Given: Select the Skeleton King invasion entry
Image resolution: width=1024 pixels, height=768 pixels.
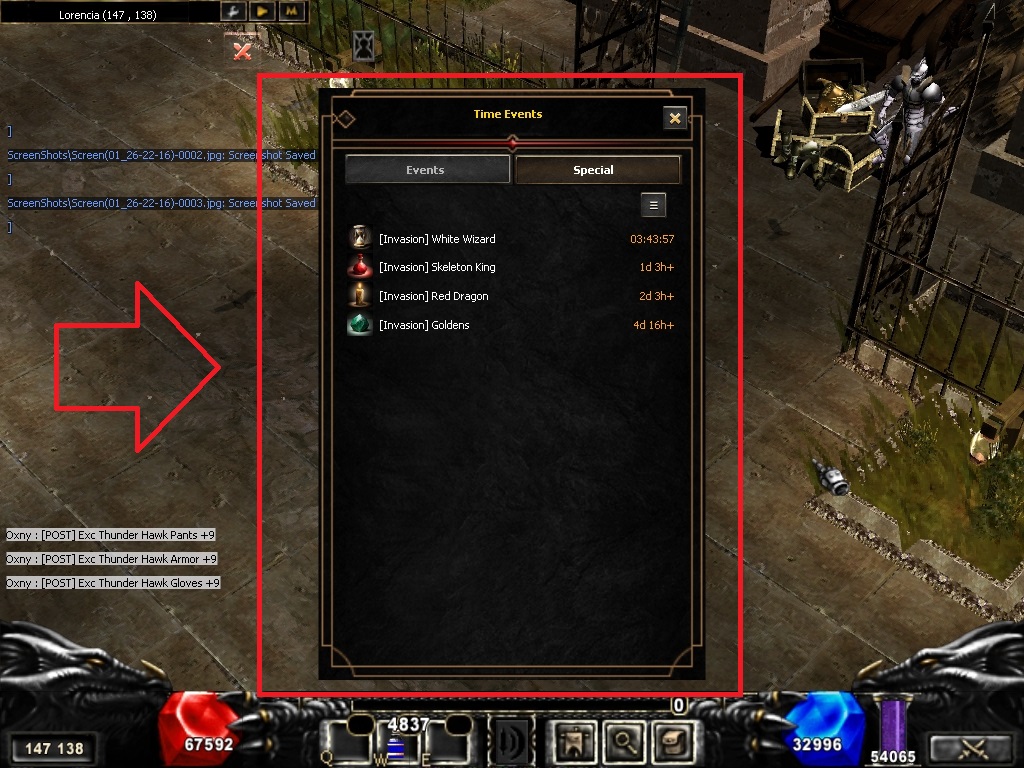Looking at the screenshot, I should coord(510,267).
